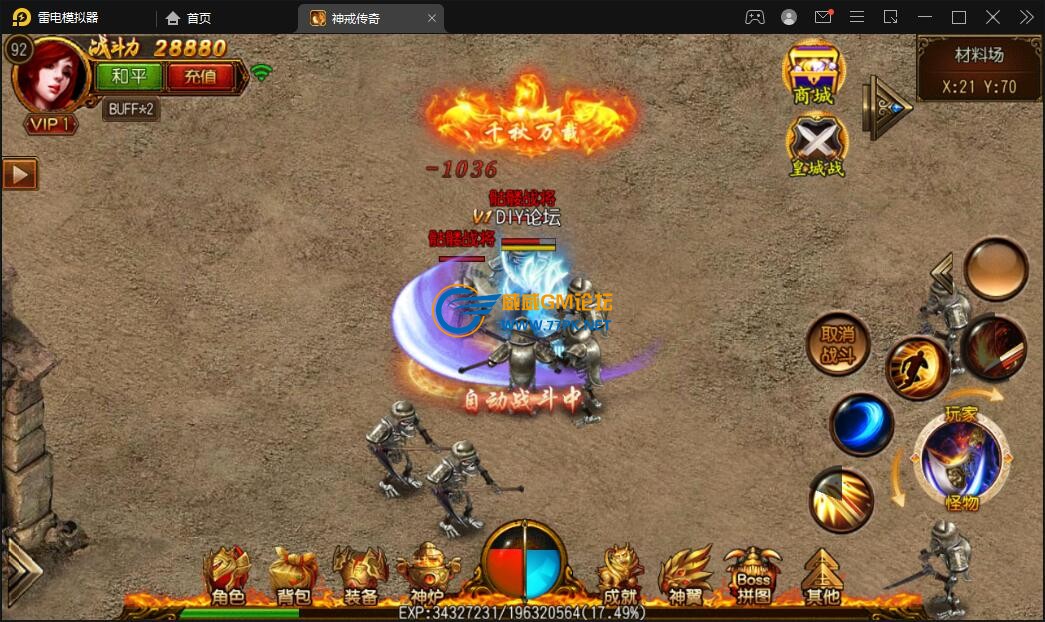Click the 取消战斗 cancel auto-battle button
Viewport: 1045px width, 622px height.
pyautogui.click(x=837, y=345)
